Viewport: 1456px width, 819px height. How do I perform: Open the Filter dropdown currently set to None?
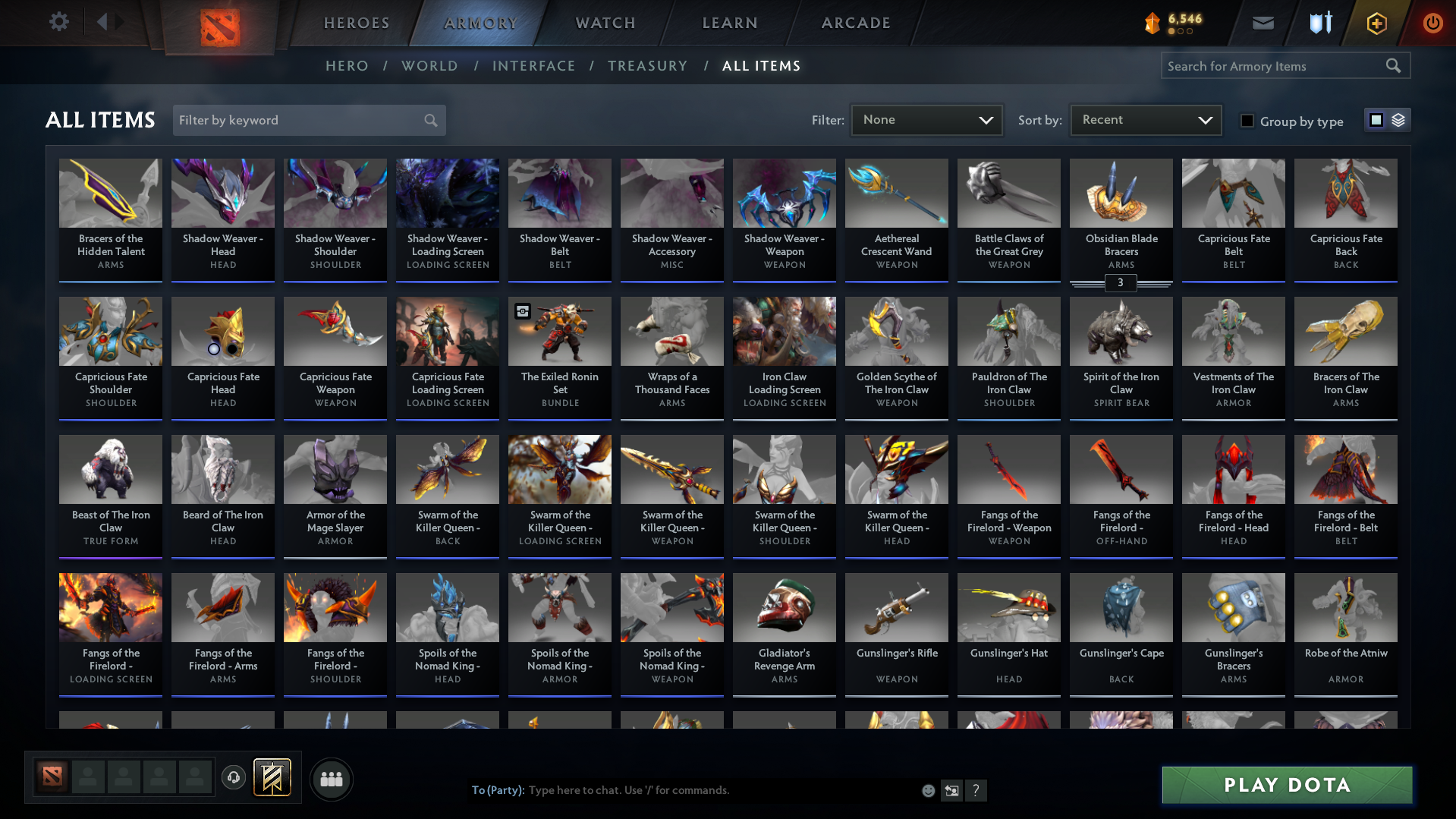(926, 119)
